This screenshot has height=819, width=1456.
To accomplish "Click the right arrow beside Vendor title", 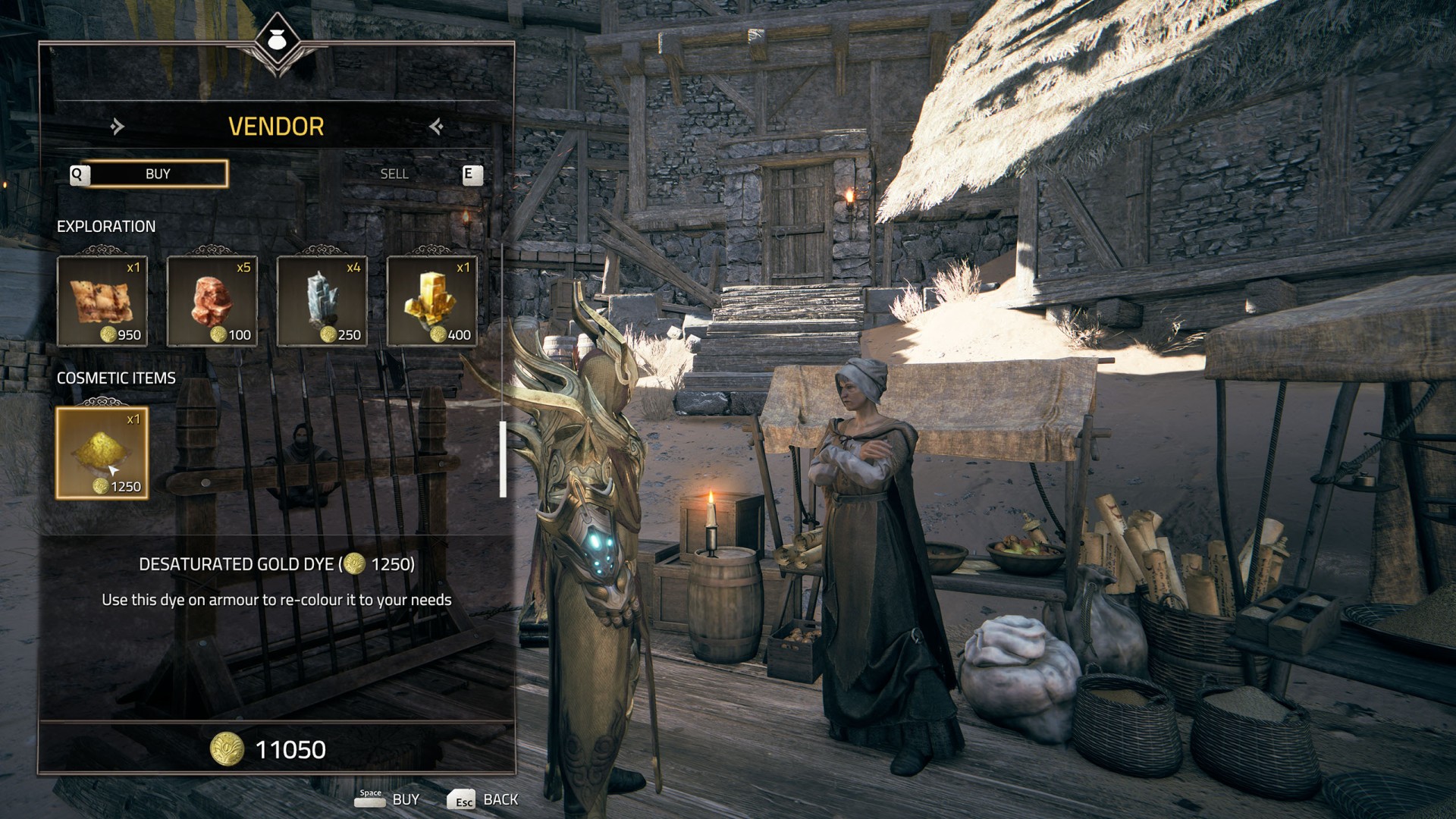I will (436, 126).
